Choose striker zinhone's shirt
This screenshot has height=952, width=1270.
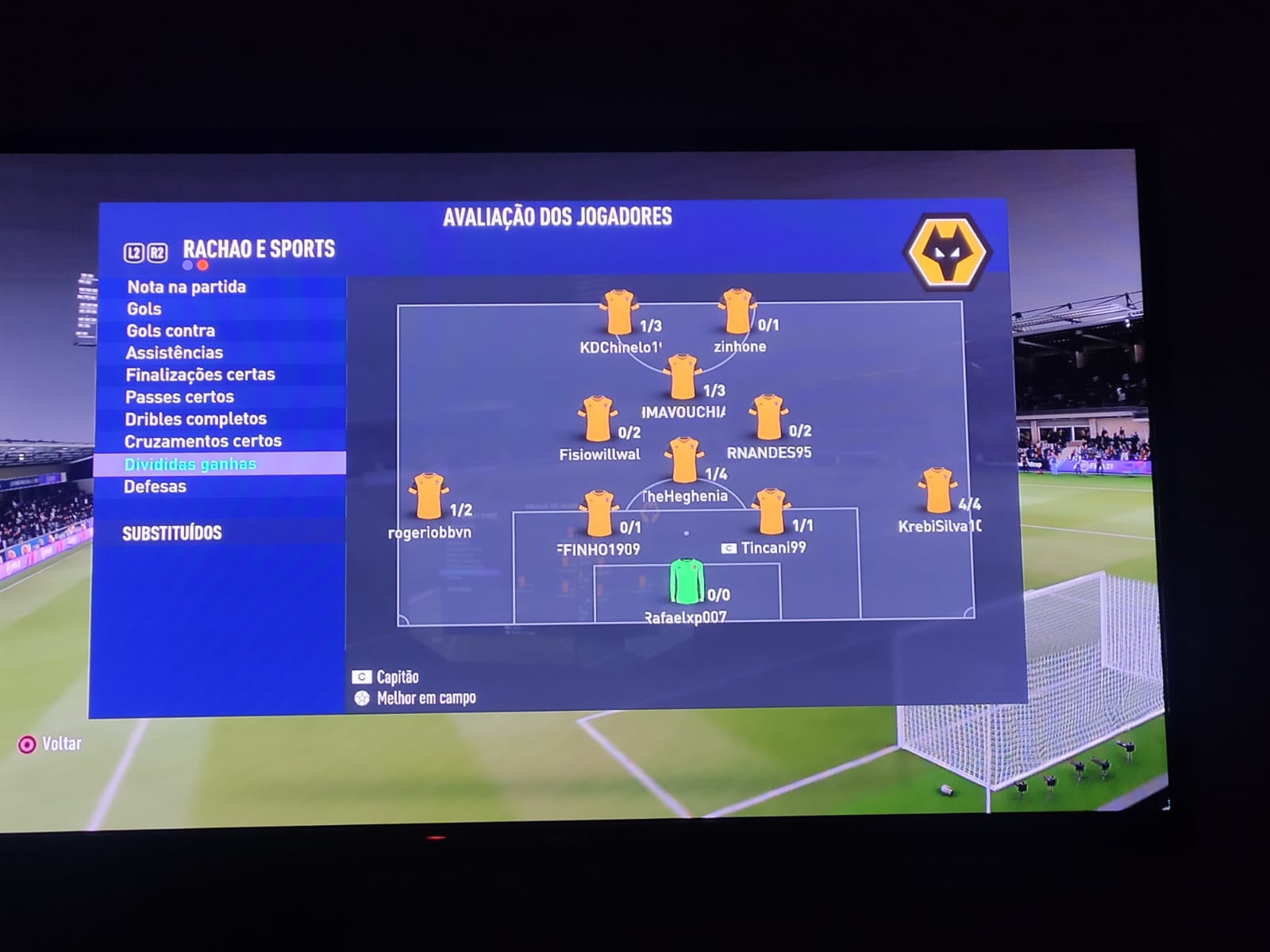tap(737, 312)
